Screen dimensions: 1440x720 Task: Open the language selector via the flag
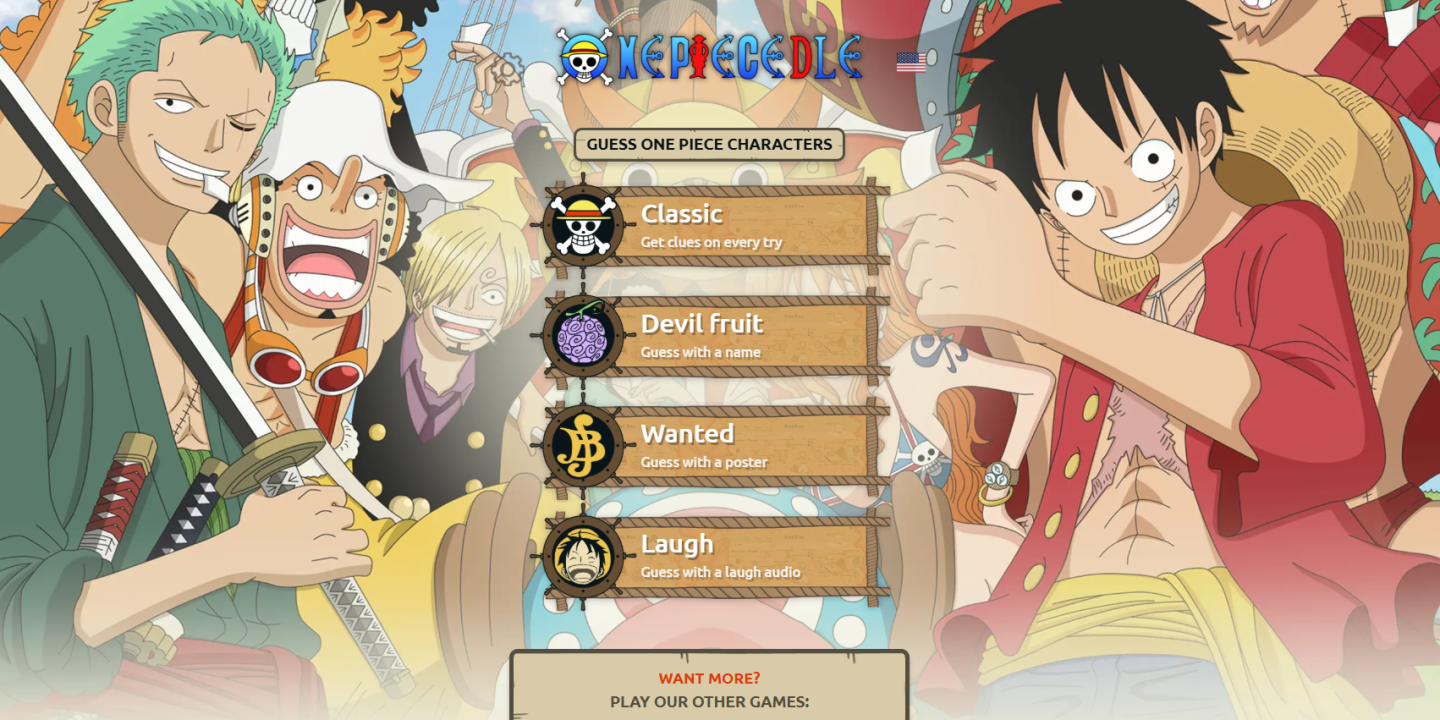913,60
